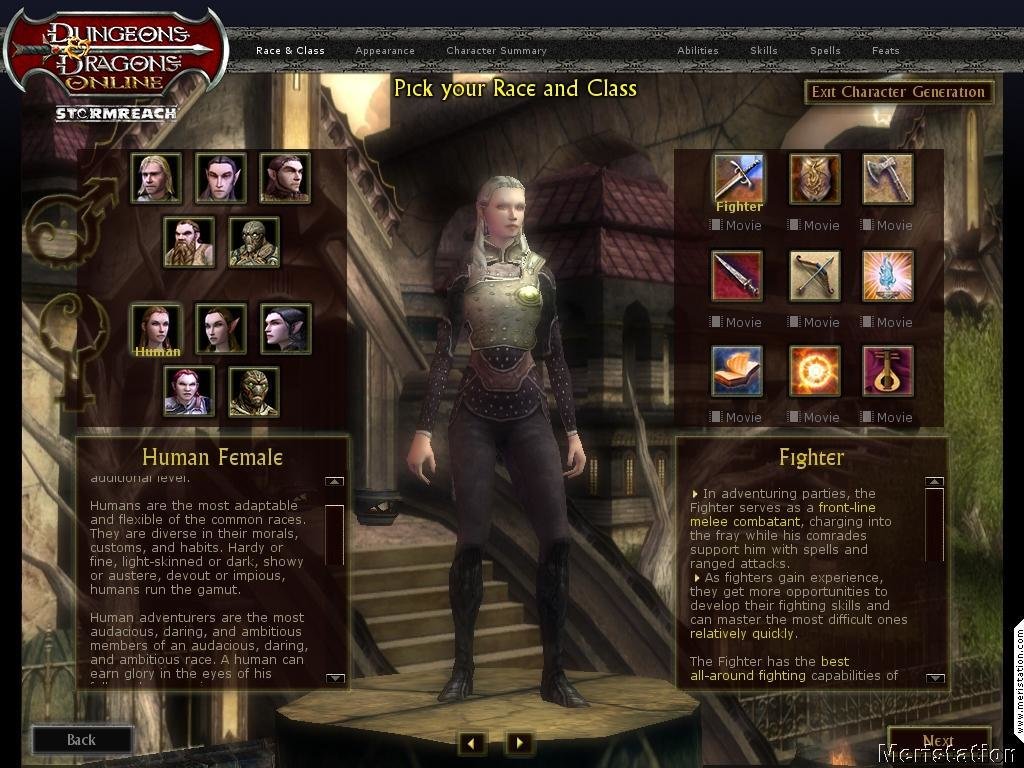Choose the dagger class icon
This screenshot has width=1024, height=768.
click(x=737, y=275)
